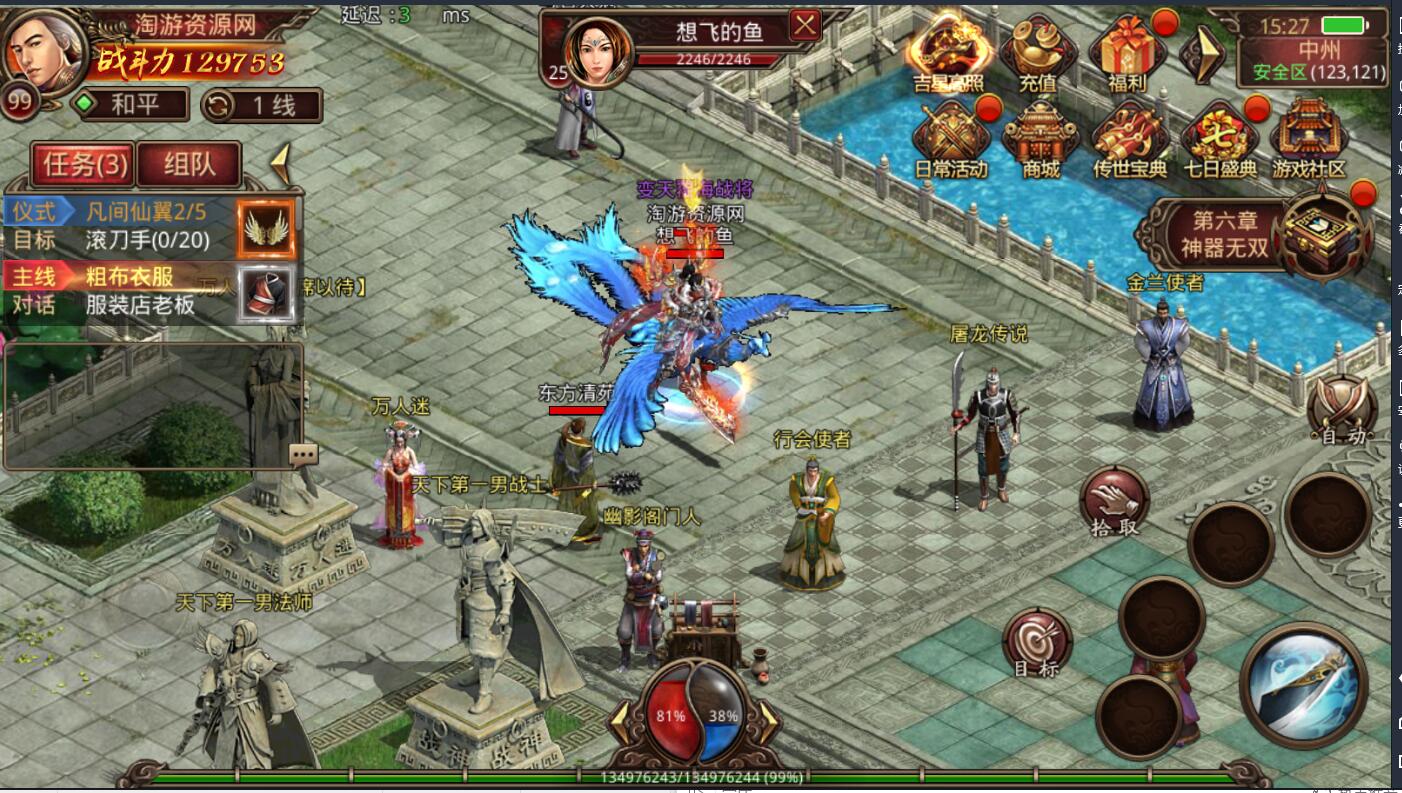
Task: Switch to the 组队 team tab
Action: pos(188,165)
